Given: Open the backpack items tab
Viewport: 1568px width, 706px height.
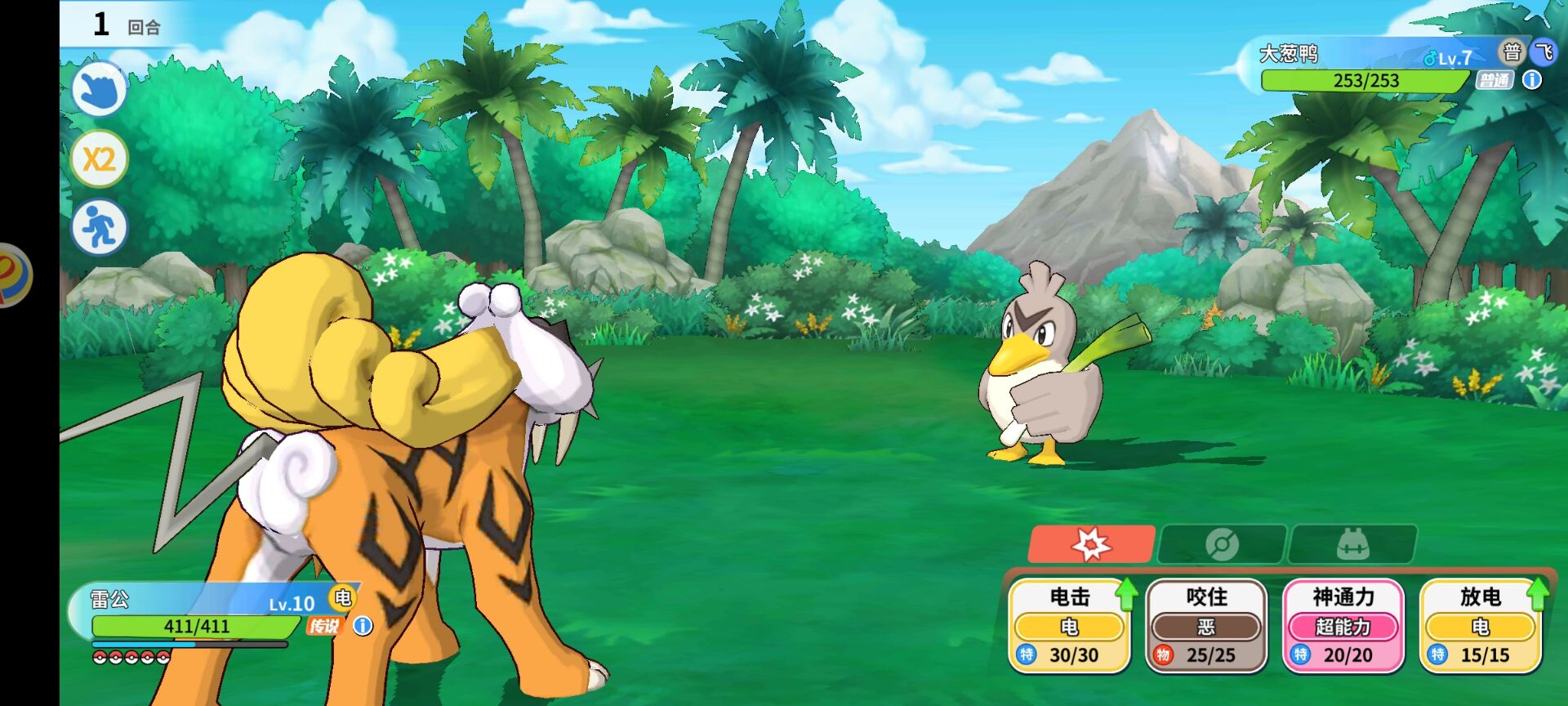Looking at the screenshot, I should (x=1352, y=544).
